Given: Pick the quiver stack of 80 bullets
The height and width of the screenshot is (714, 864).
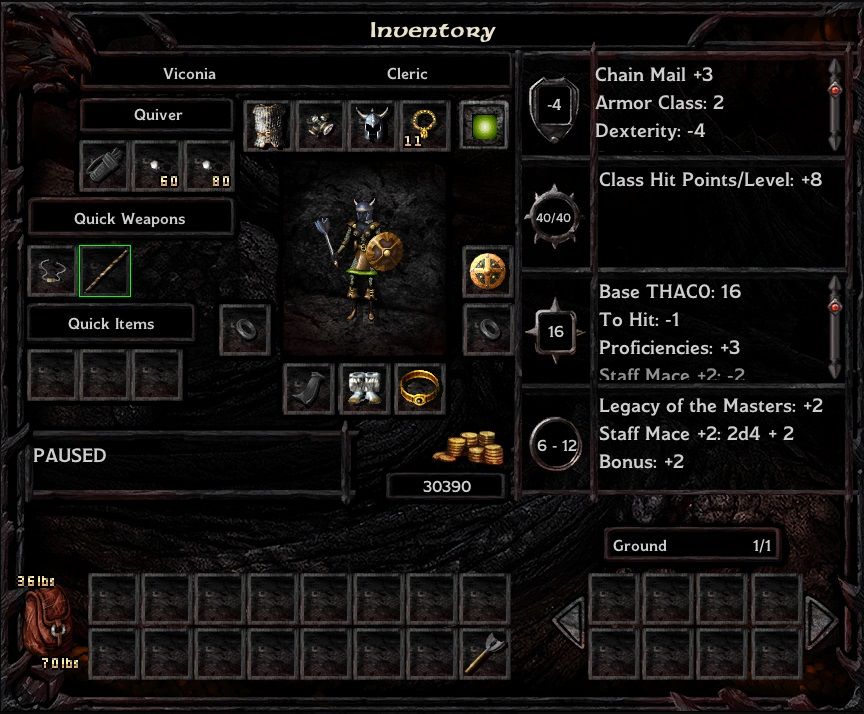Looking at the screenshot, I should [x=209, y=166].
